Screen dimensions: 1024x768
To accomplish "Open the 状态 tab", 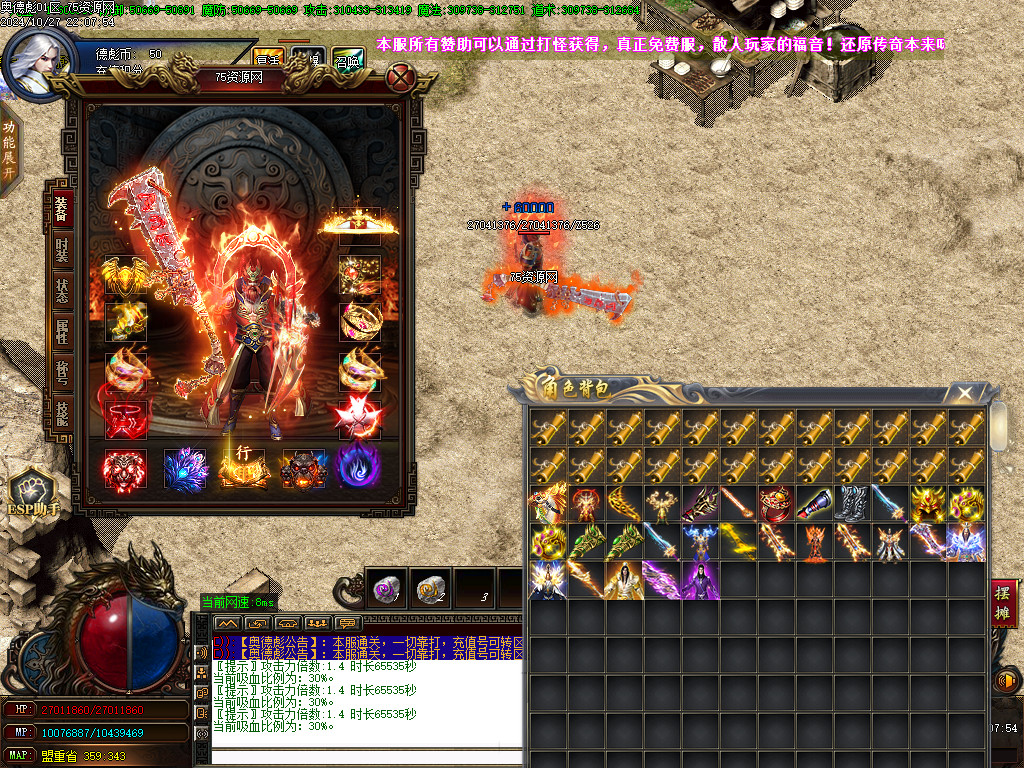I will point(62,290).
